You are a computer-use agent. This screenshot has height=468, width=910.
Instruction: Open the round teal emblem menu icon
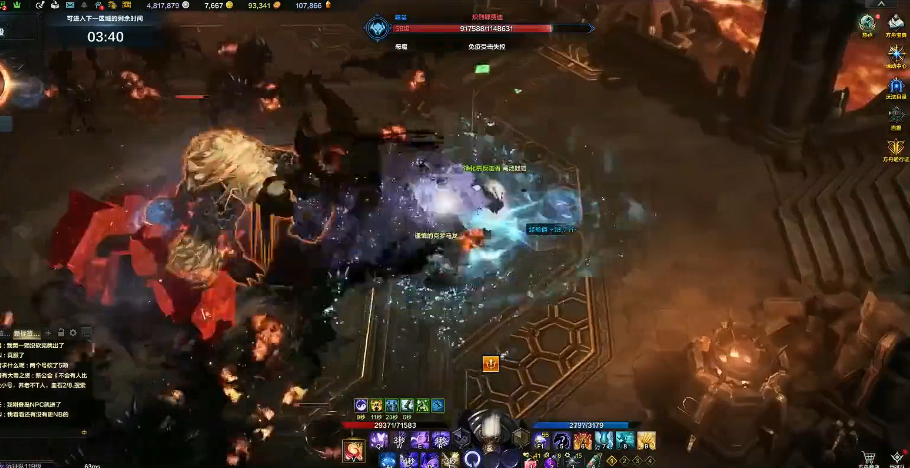[866, 22]
